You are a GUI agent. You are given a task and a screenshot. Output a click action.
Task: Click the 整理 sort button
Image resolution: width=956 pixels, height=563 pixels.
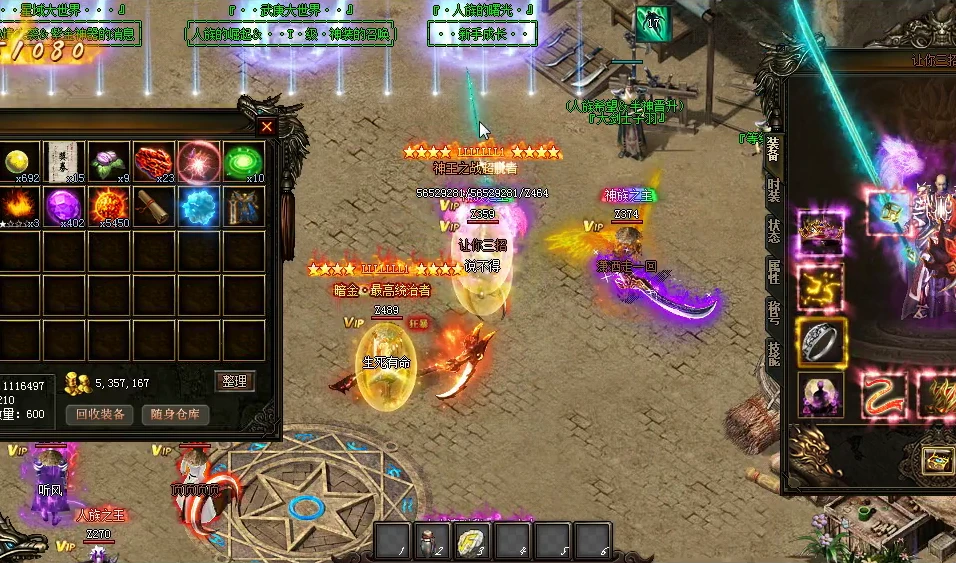click(x=235, y=381)
